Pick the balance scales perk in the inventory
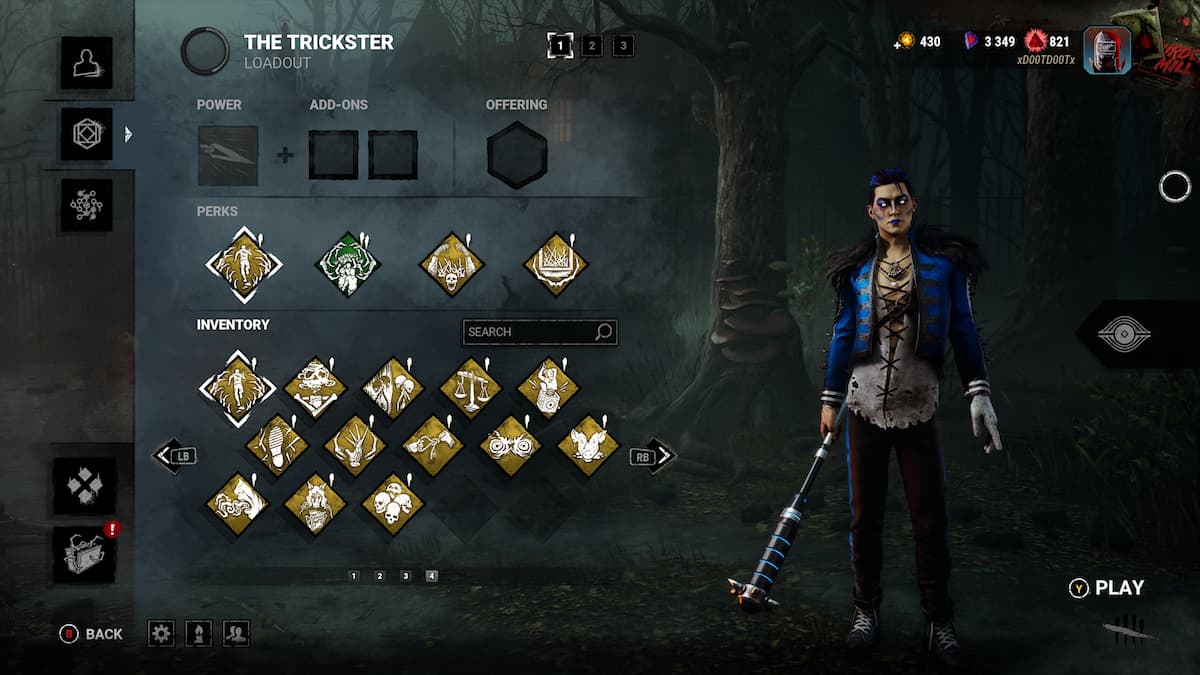The width and height of the screenshot is (1200, 675). (470, 387)
